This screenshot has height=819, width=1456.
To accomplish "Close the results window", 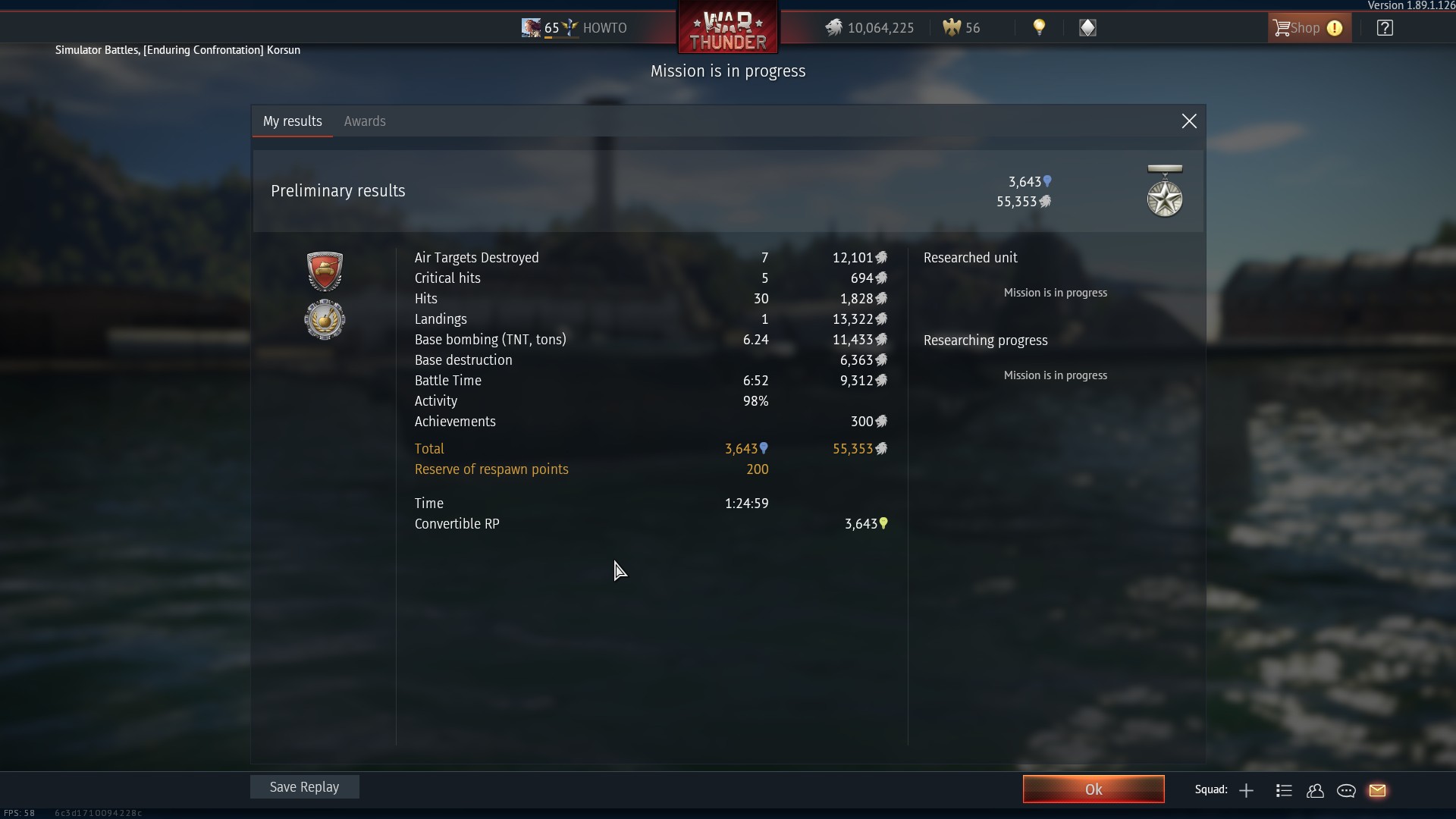I will coord(1189,121).
